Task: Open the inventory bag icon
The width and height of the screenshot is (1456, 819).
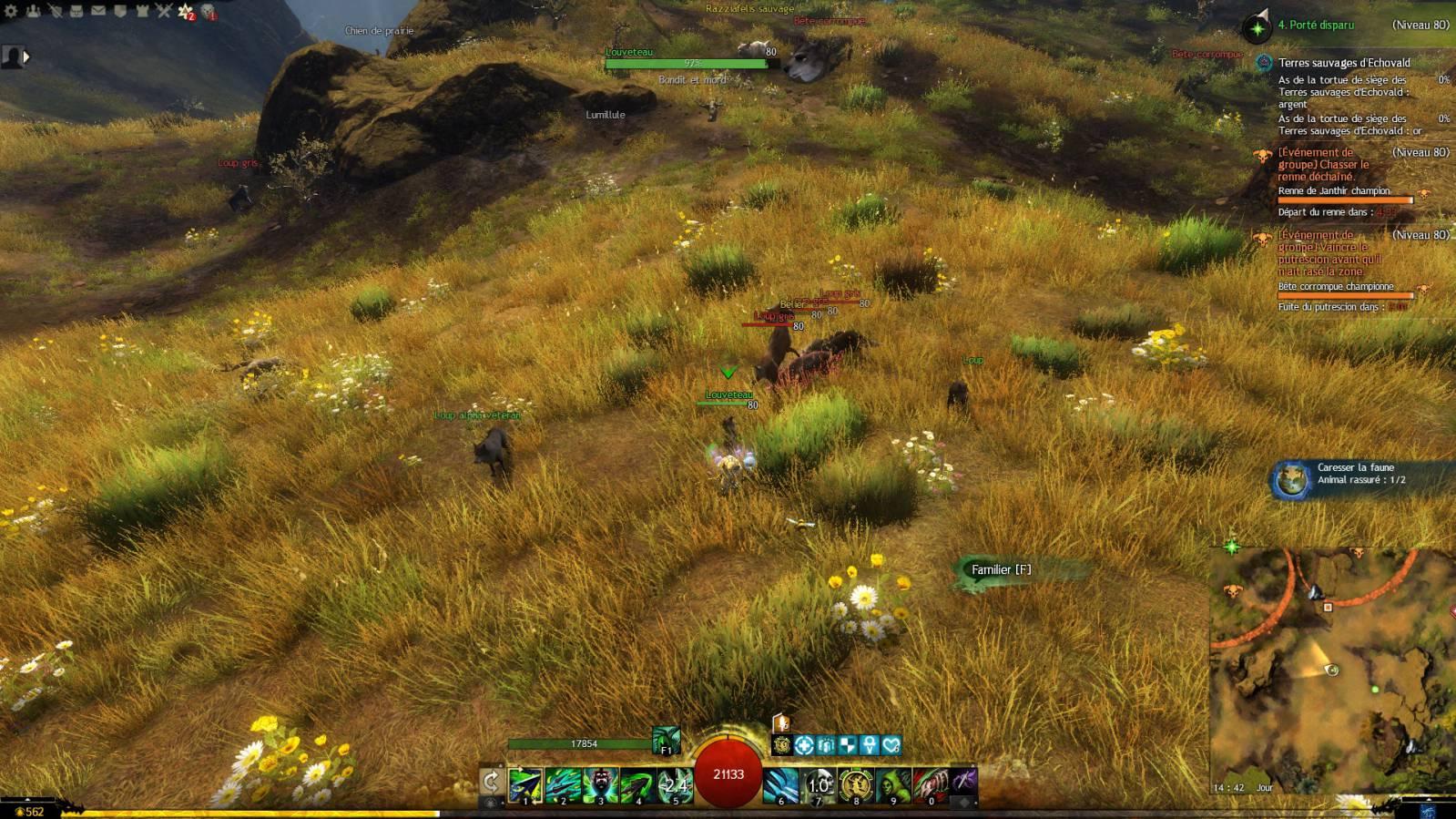Action: 76,11
